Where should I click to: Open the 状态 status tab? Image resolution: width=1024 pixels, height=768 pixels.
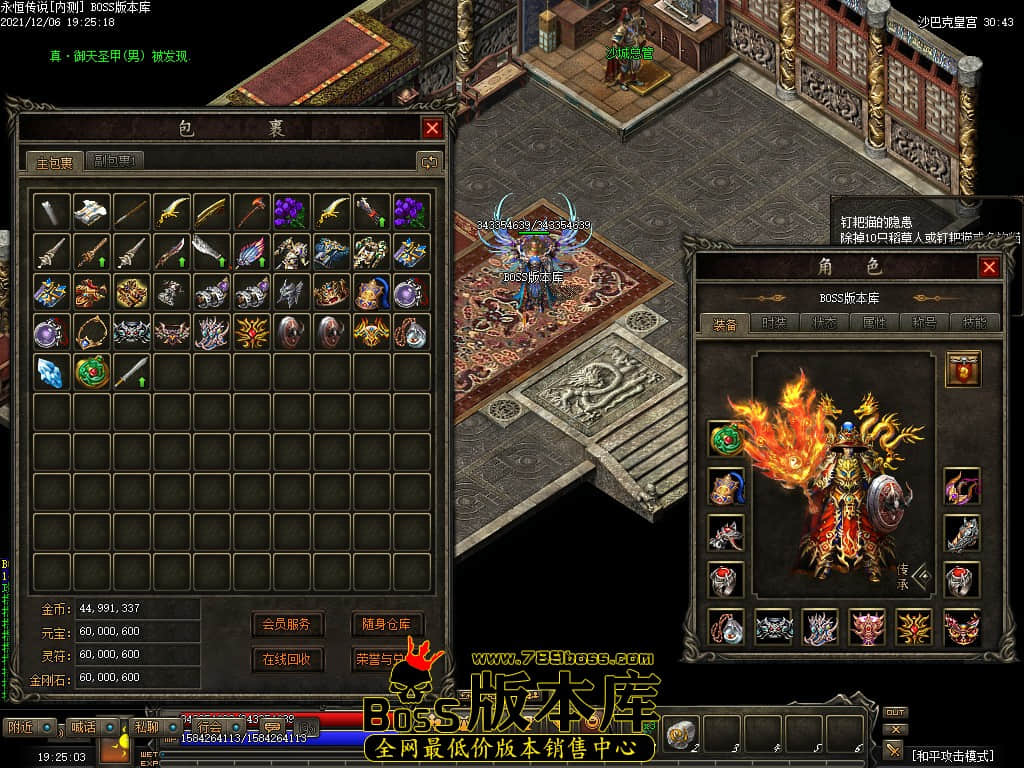[x=824, y=323]
